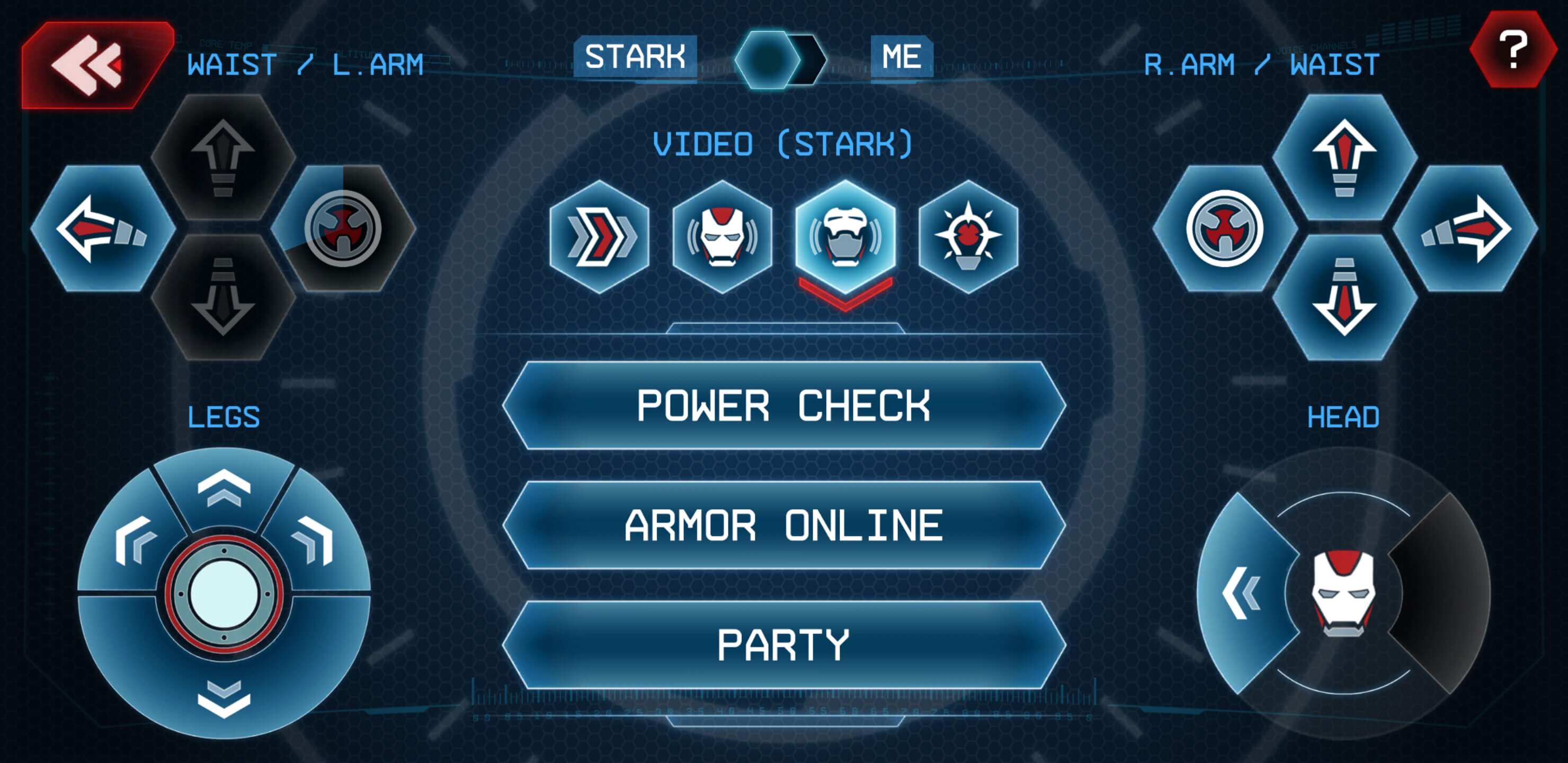
Task: Rotate waist left with left-arrow hexagon
Action: (102, 228)
